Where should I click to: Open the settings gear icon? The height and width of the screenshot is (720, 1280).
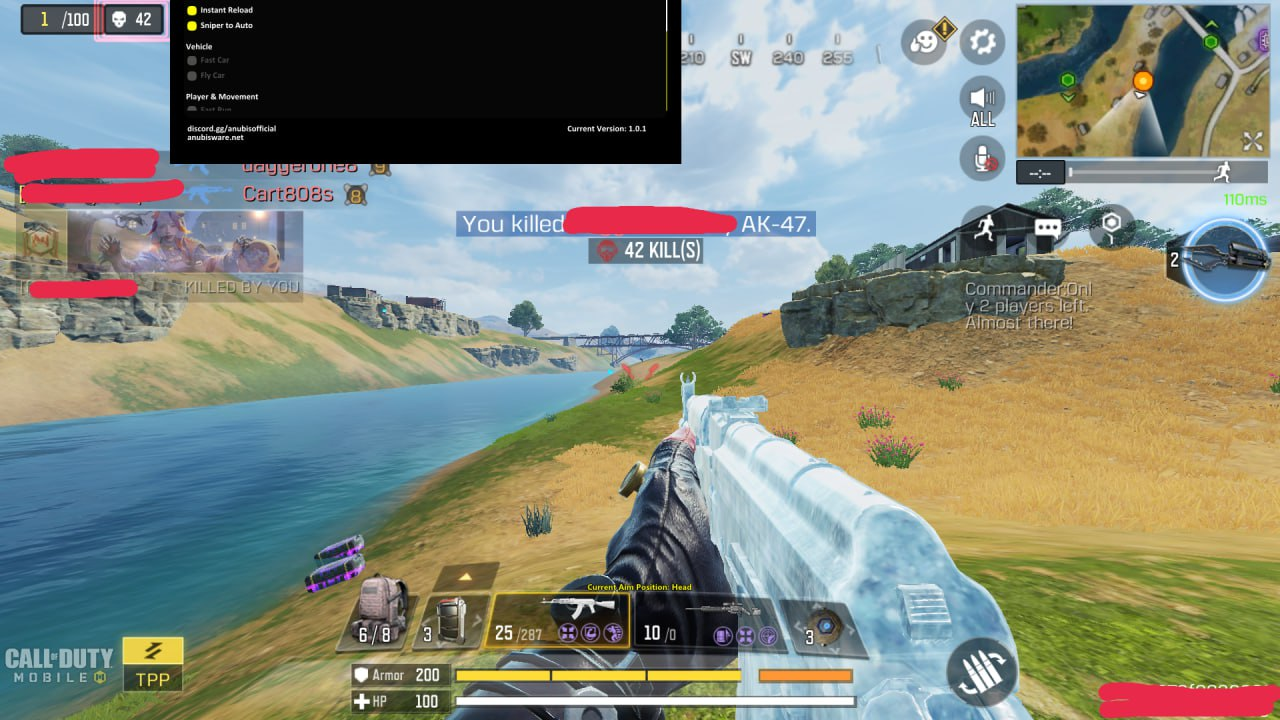point(983,42)
